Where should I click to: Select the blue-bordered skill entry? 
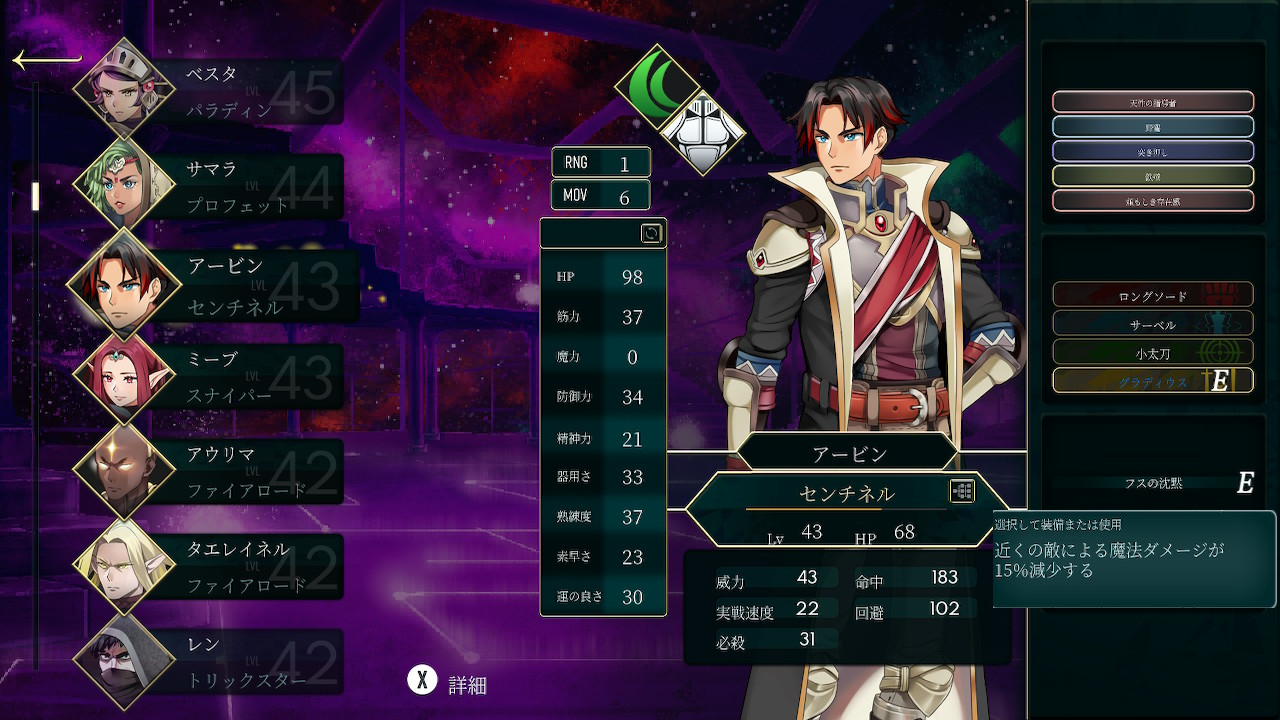click(x=1152, y=127)
